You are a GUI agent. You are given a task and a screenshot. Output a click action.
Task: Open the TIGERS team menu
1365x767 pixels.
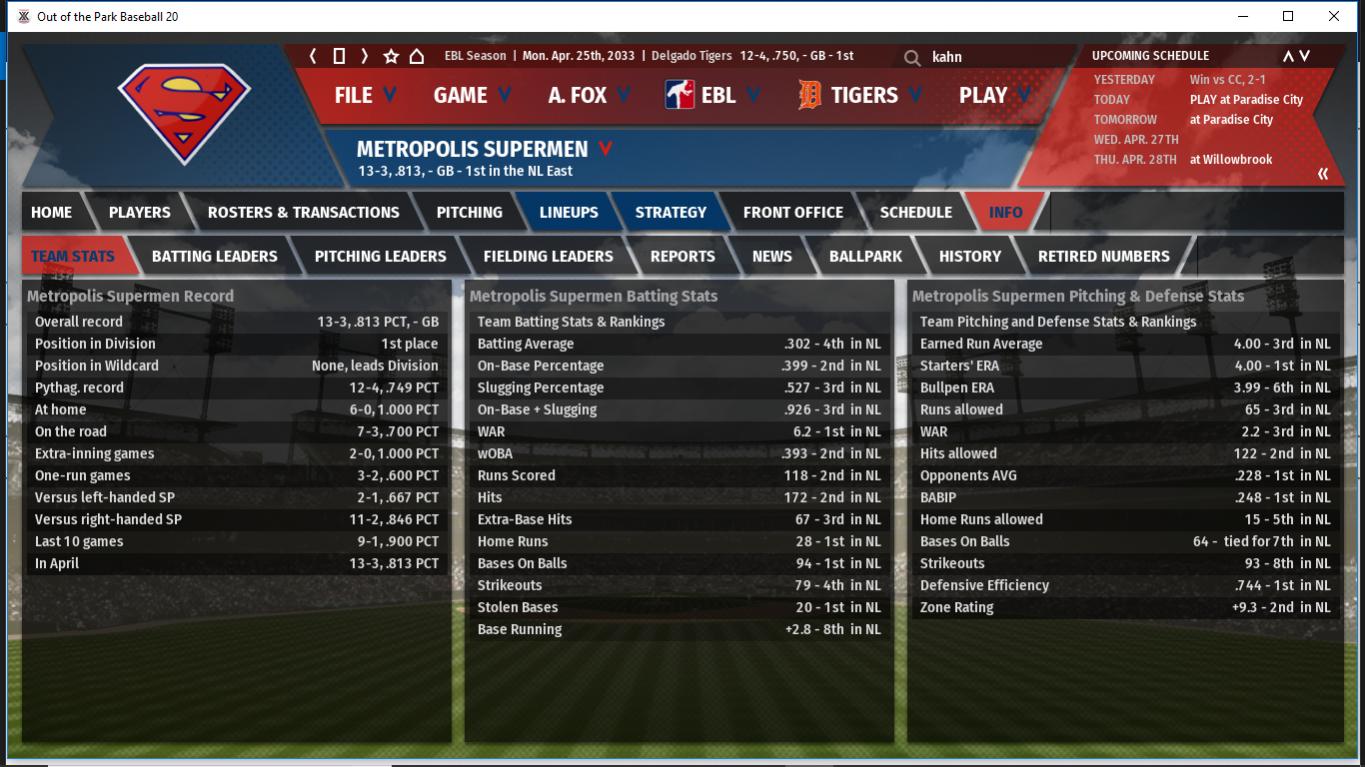(x=861, y=95)
